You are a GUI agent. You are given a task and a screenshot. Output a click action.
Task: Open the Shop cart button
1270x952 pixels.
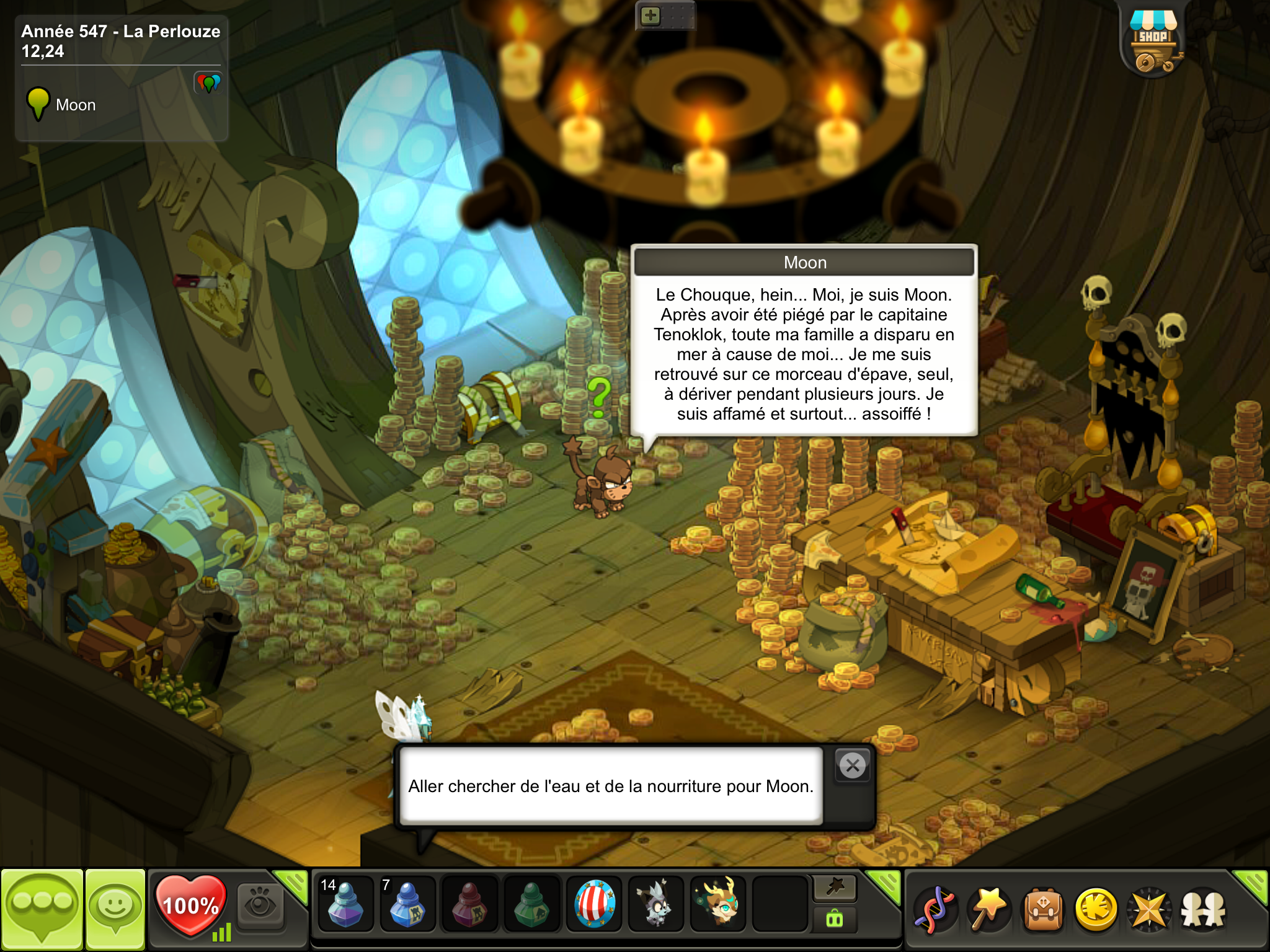(x=1153, y=42)
